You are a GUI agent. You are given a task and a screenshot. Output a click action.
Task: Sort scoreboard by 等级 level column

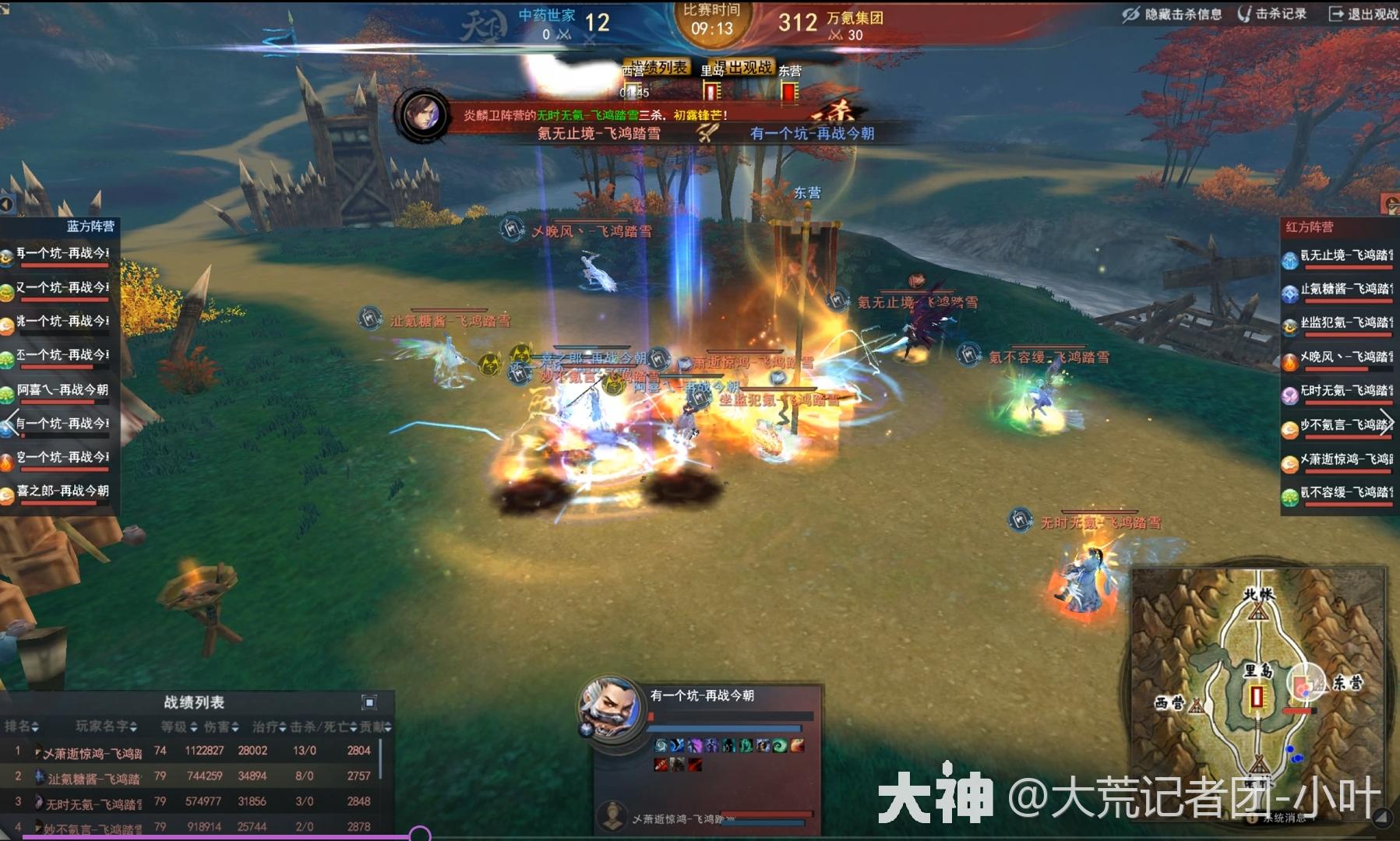coord(178,727)
